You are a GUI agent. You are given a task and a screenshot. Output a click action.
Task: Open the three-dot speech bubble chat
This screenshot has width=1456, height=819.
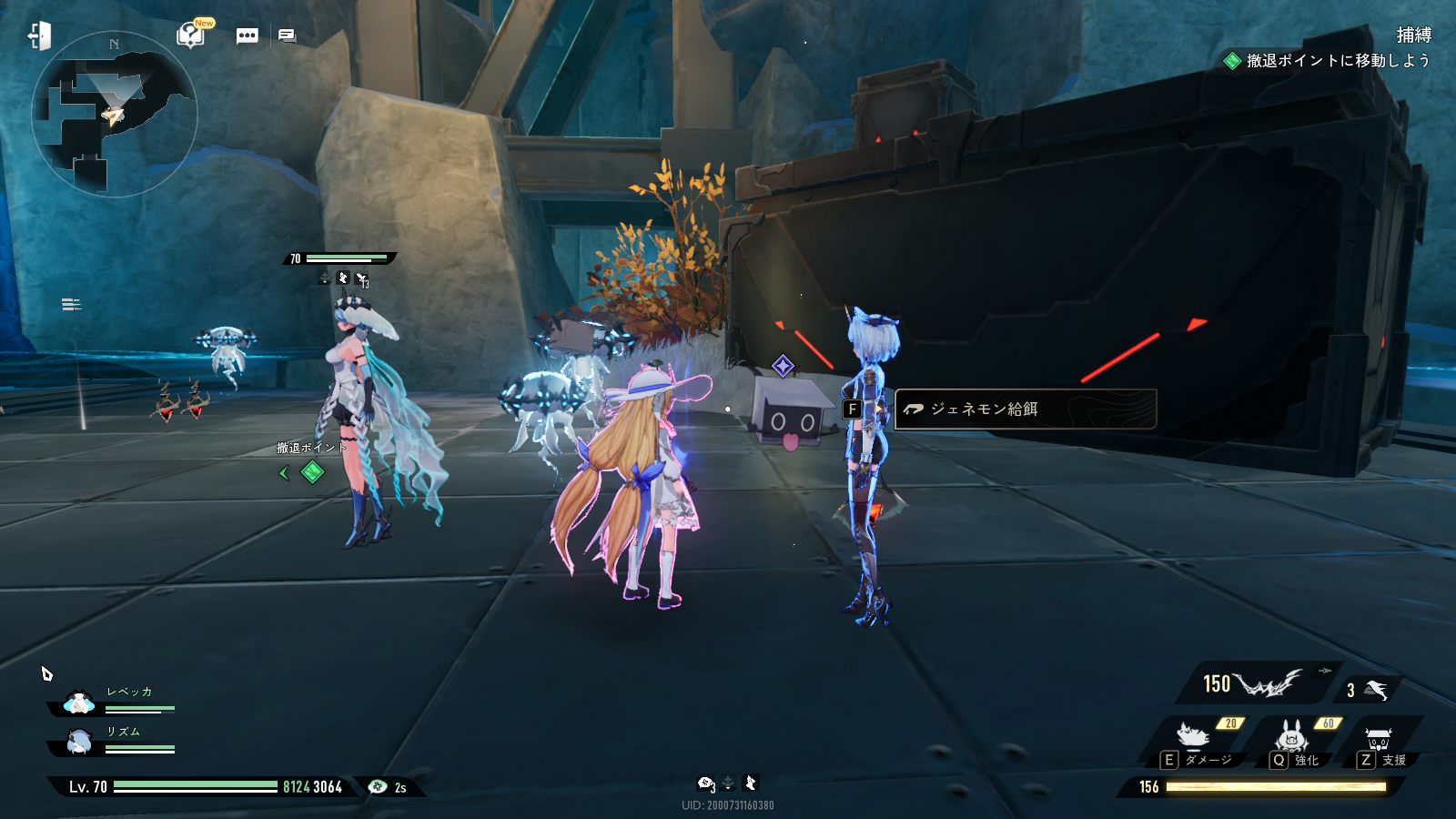pyautogui.click(x=247, y=36)
